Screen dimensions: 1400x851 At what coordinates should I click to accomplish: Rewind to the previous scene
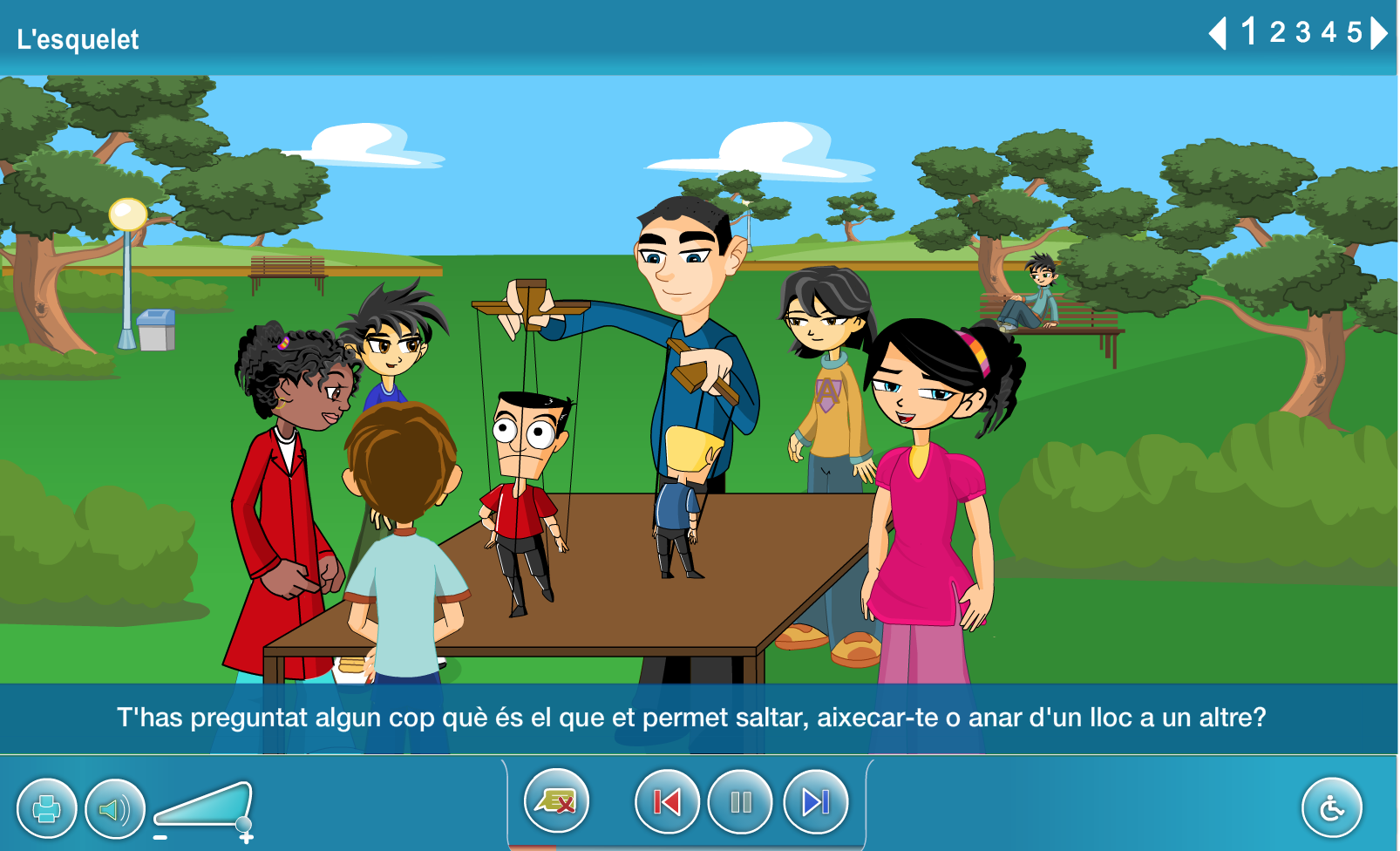667,801
